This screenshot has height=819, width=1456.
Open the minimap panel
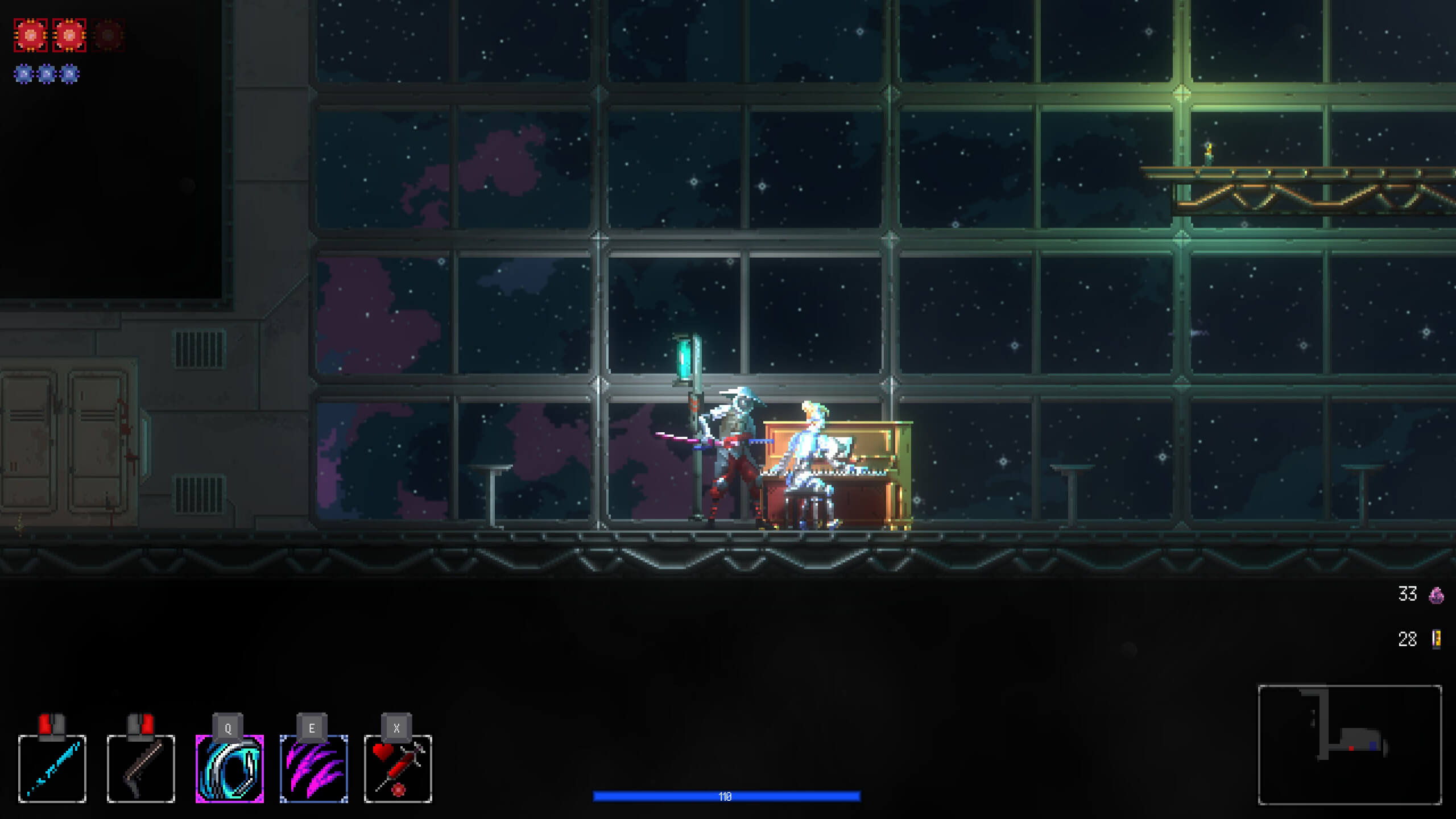[x=1350, y=744]
